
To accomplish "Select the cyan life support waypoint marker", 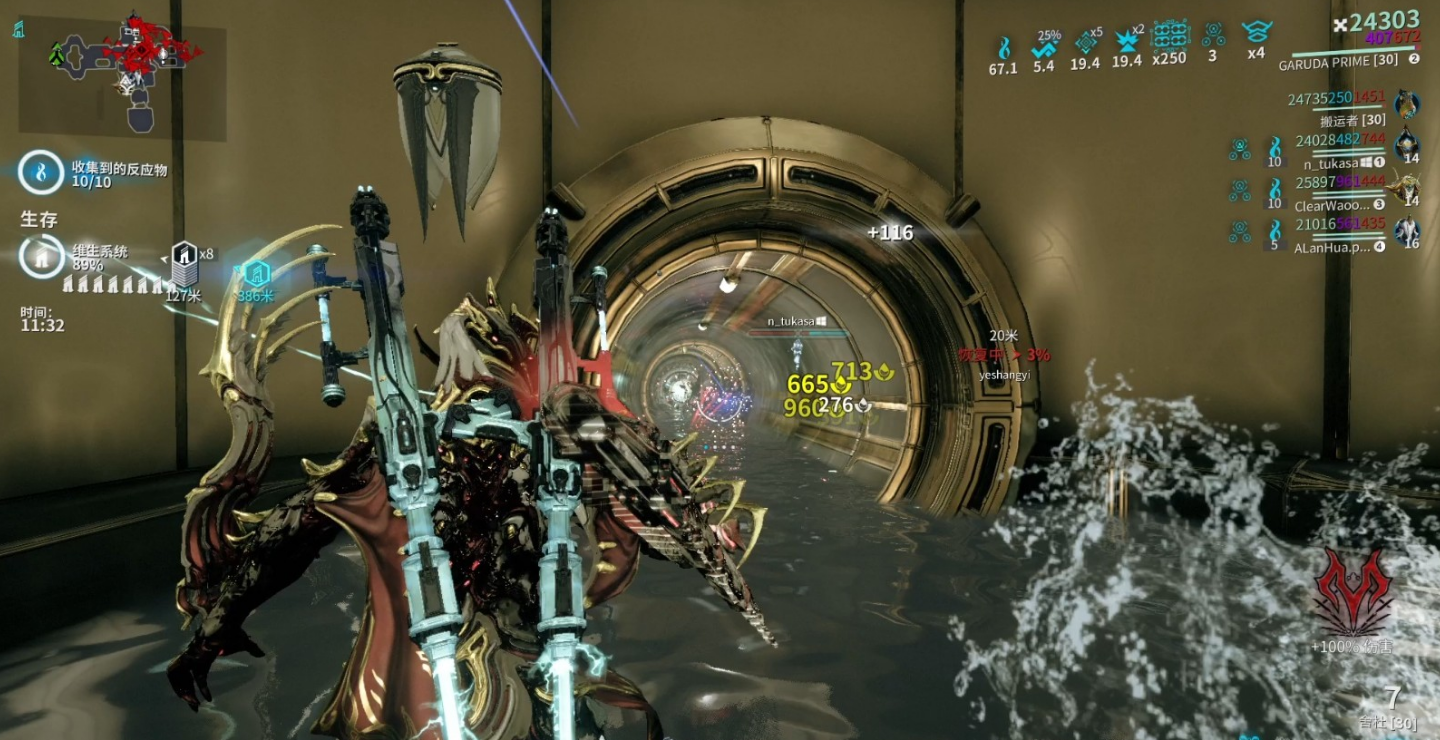I will 256,273.
